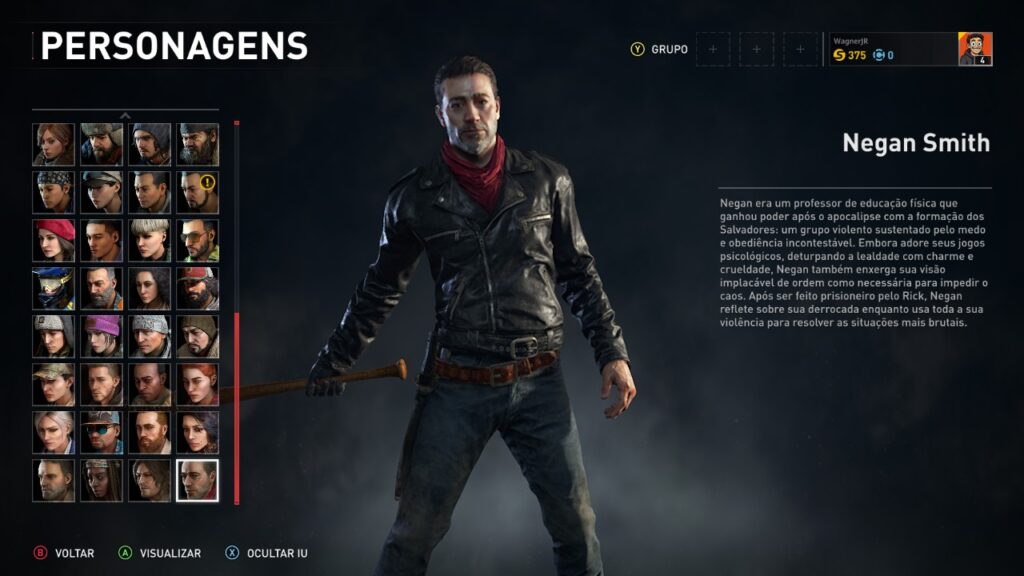Image resolution: width=1024 pixels, height=576 pixels.
Task: Pick the portrait marked with a yellow exclamation
Action: 197,192
